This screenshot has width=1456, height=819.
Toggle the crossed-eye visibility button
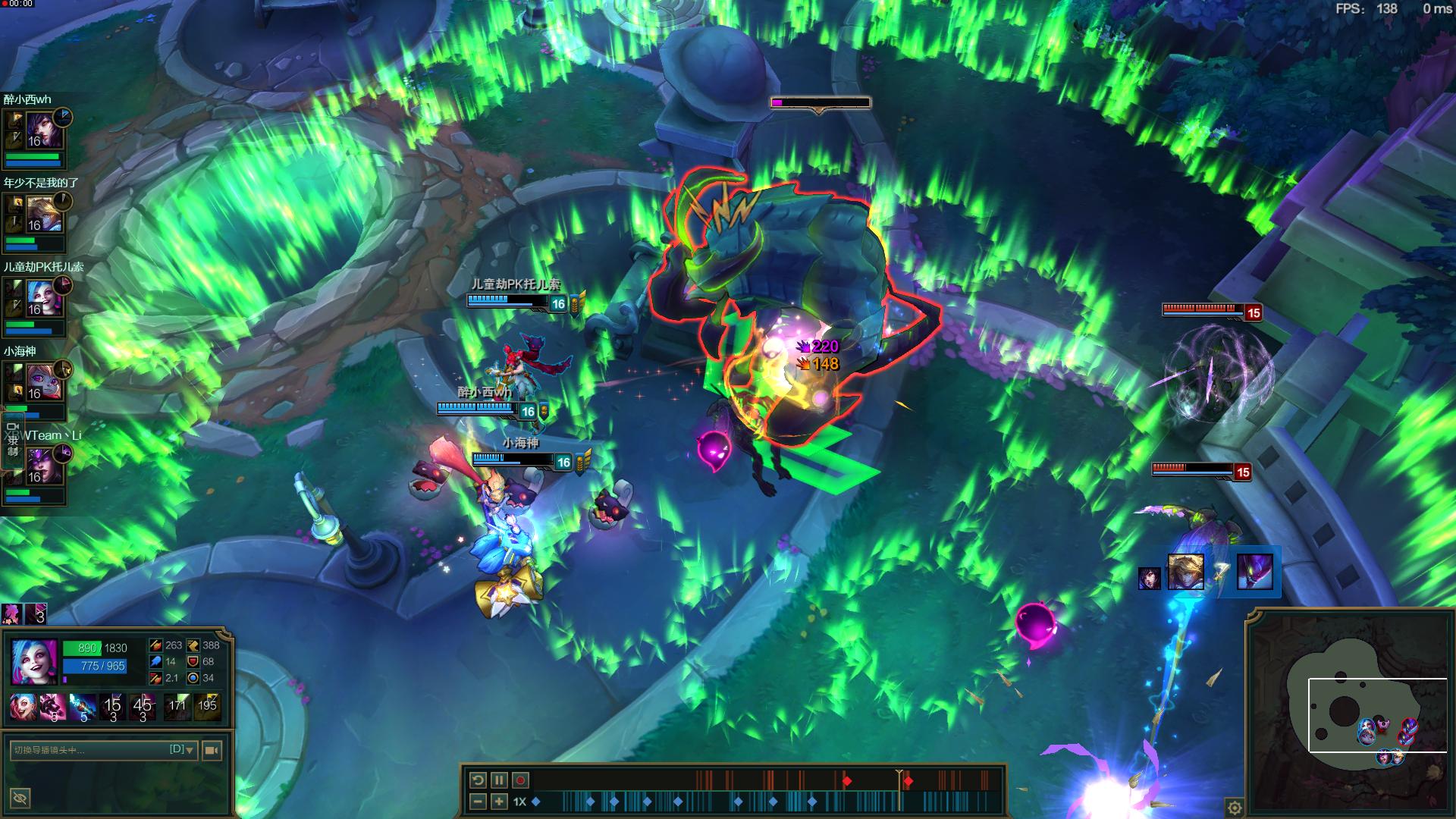20,798
